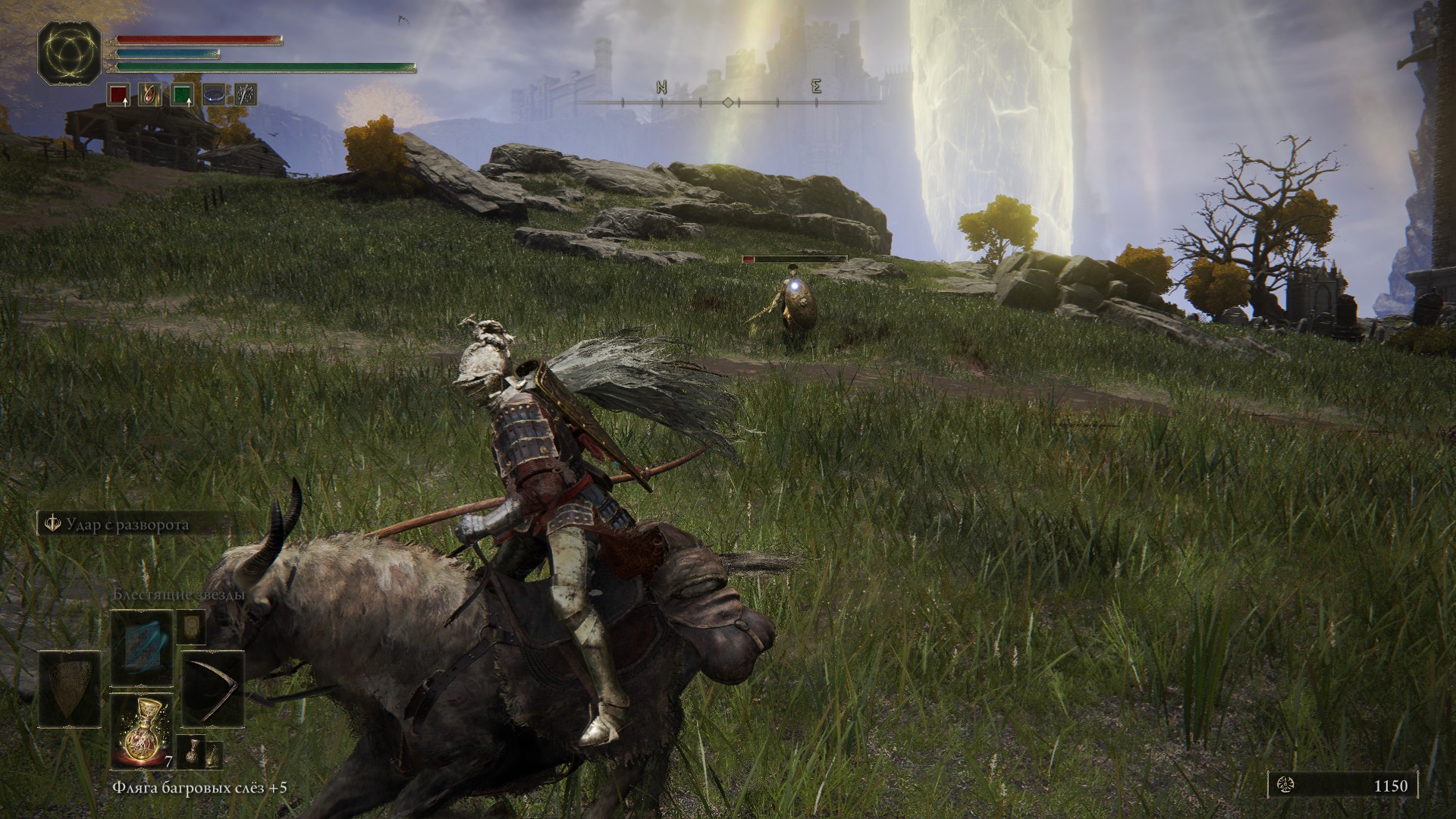Select the Glintstone Stars spell slot
1456x819 pixels.
[142, 649]
